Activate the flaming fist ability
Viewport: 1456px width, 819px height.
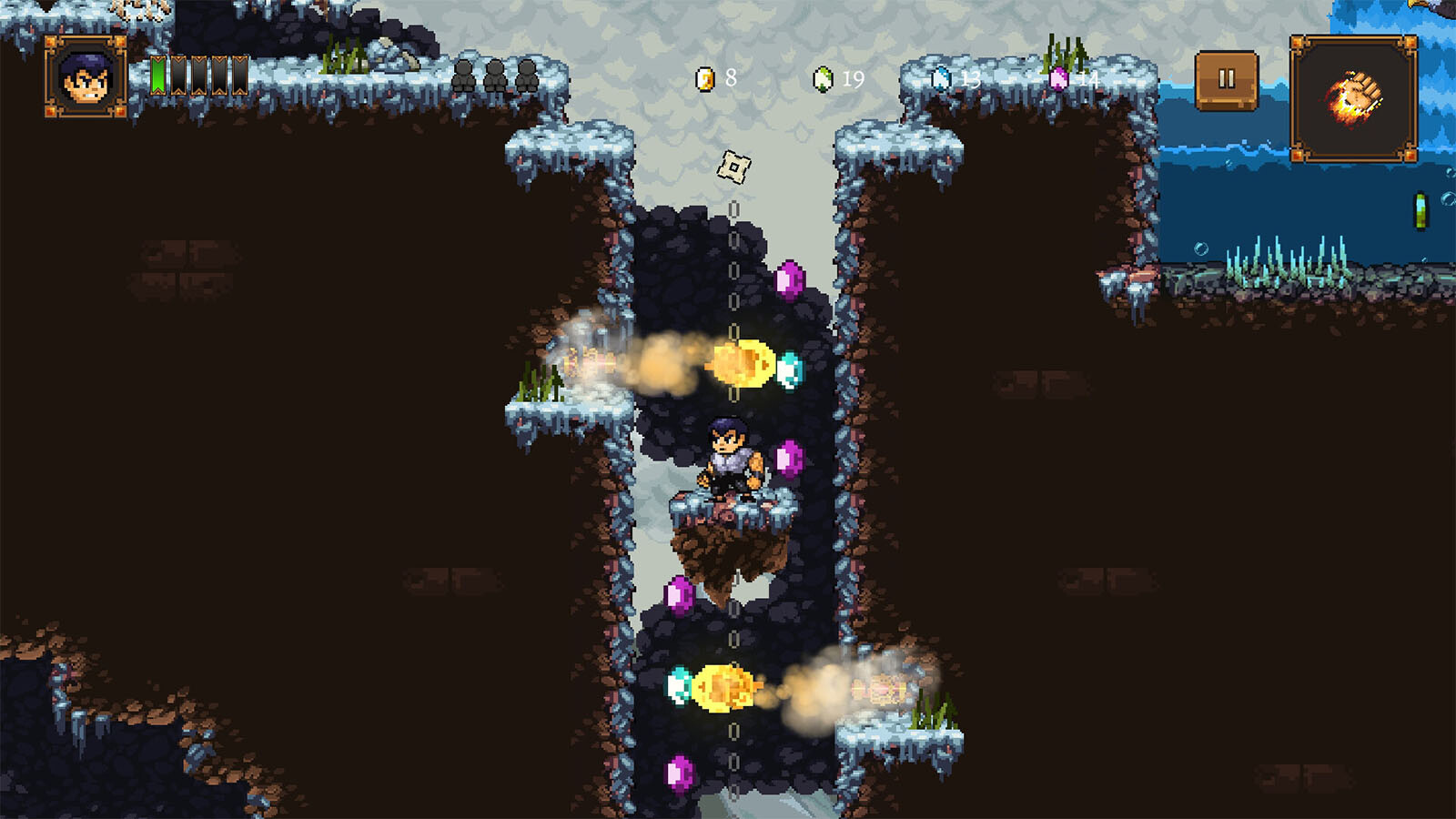pyautogui.click(x=1353, y=98)
